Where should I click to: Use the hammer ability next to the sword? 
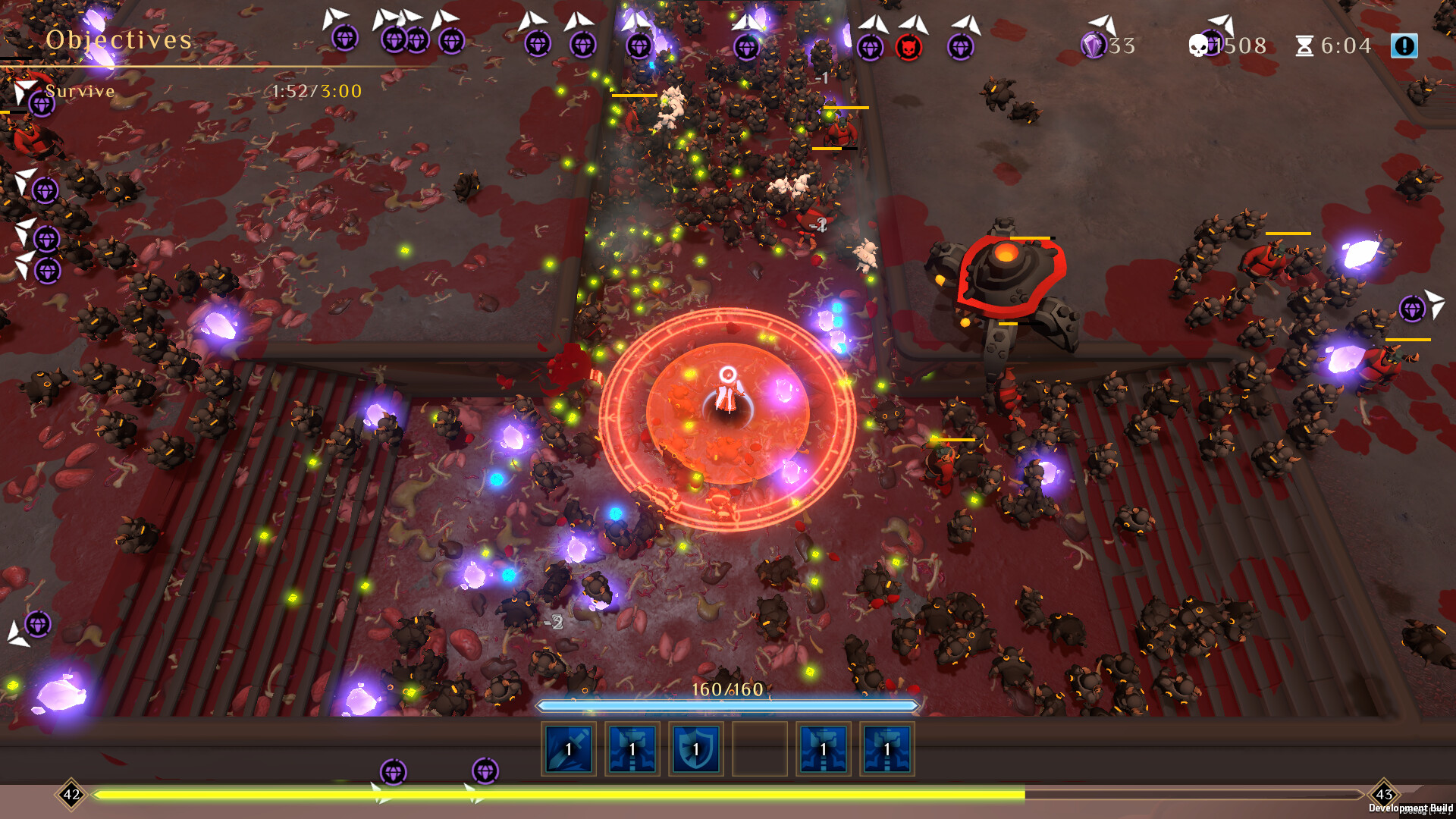coord(632,749)
